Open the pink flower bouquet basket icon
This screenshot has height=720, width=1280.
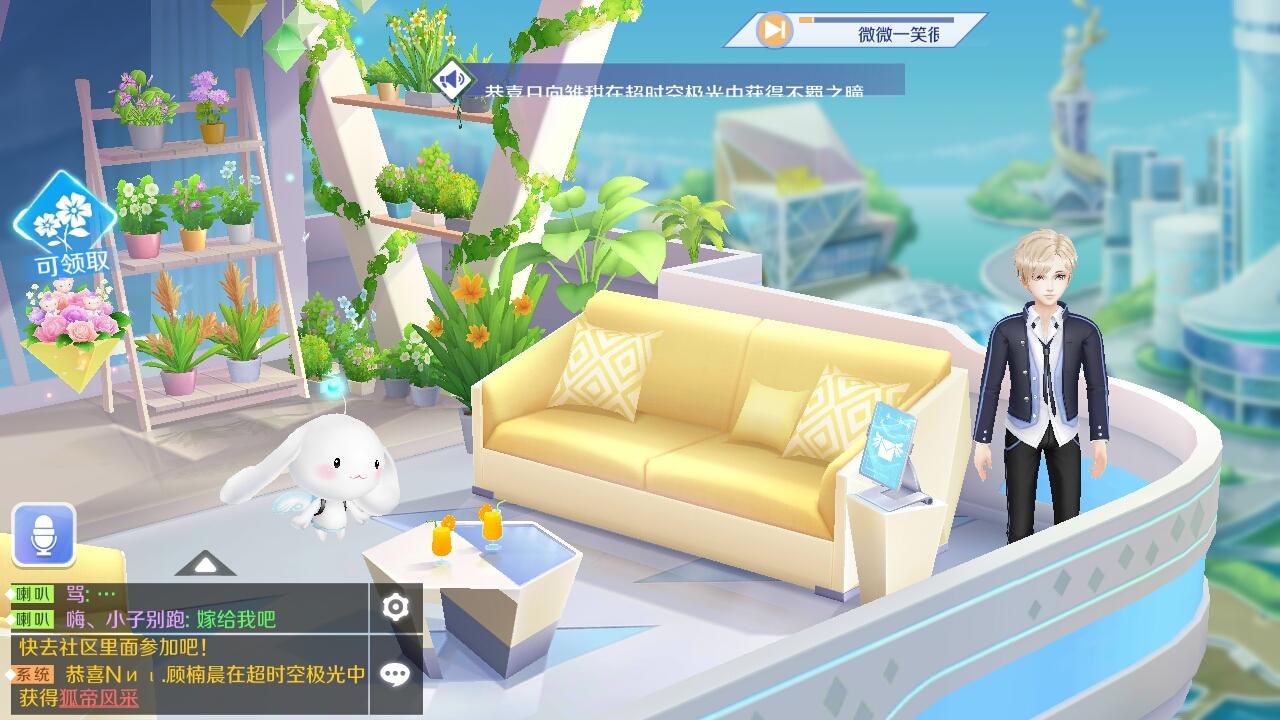(73, 324)
